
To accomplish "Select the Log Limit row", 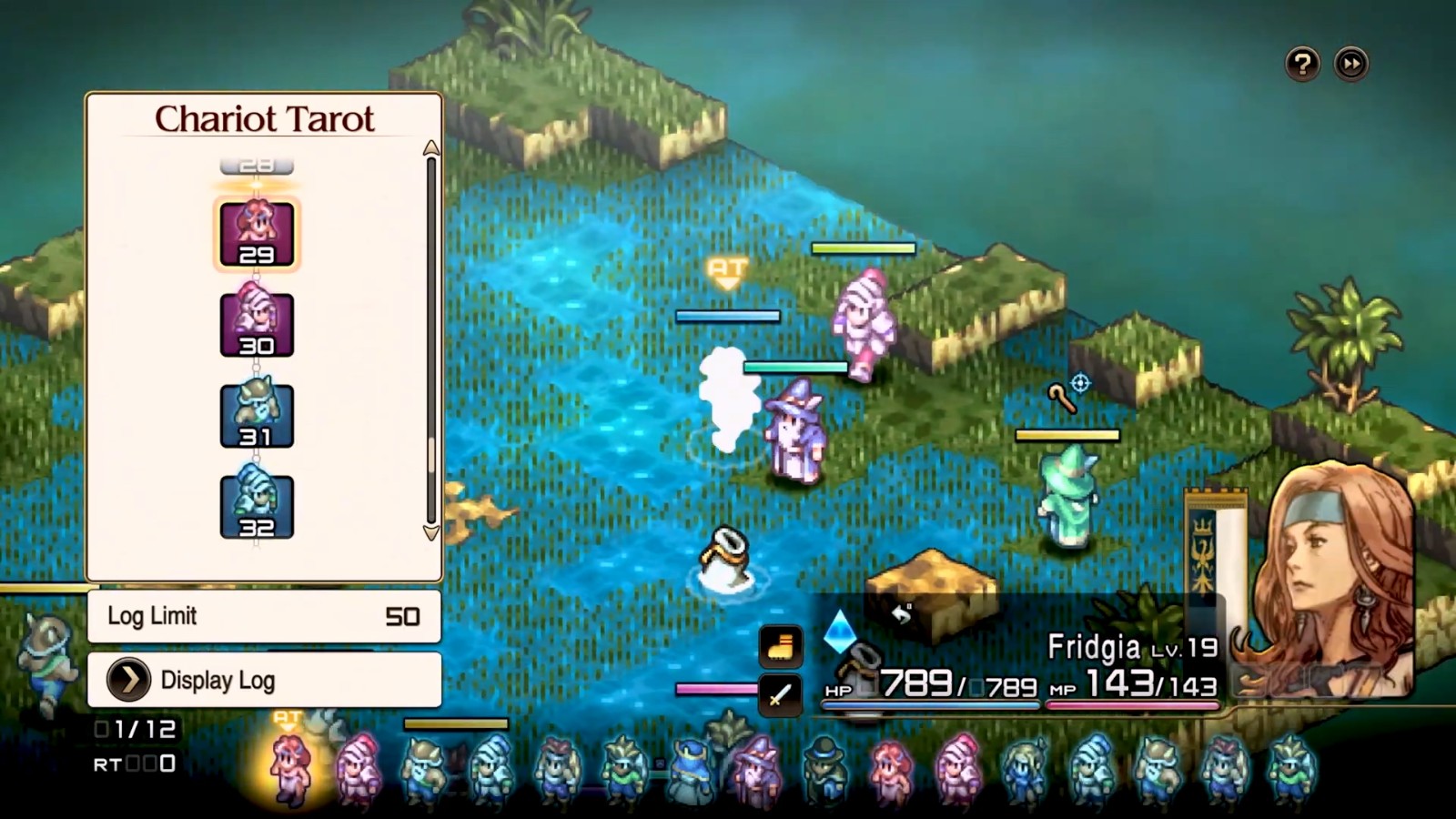I will point(264,616).
